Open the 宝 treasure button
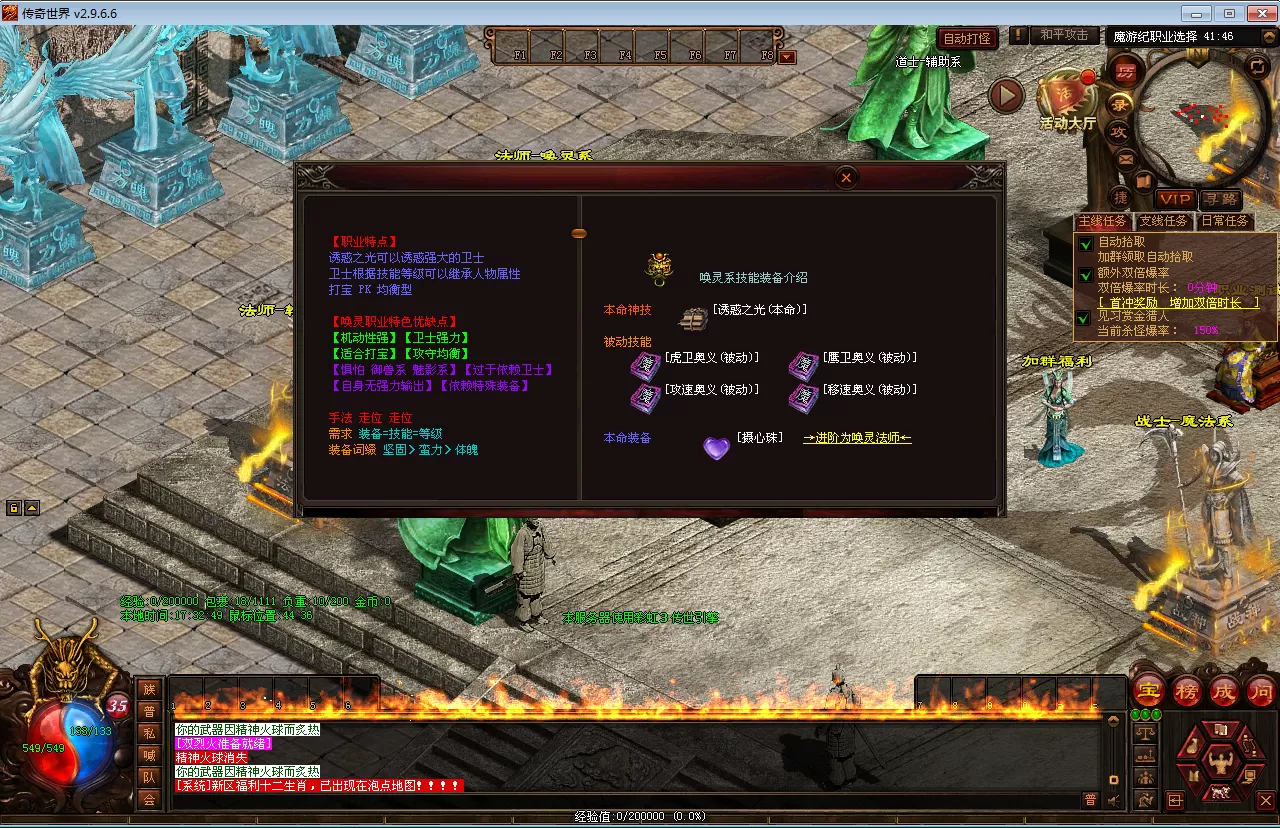The height and width of the screenshot is (828, 1280). click(1148, 690)
